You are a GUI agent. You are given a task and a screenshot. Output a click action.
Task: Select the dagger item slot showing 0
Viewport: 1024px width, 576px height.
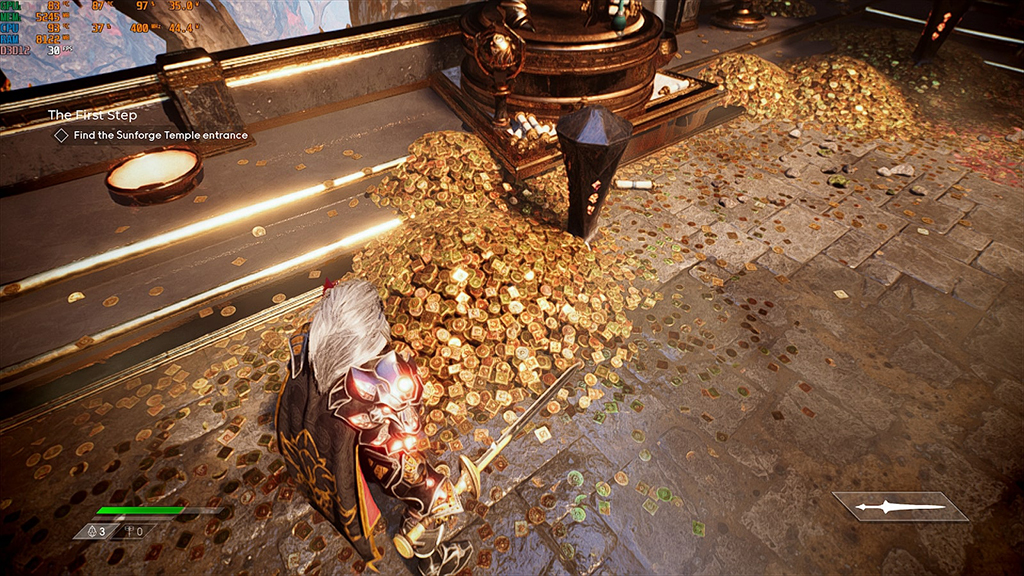(x=136, y=531)
